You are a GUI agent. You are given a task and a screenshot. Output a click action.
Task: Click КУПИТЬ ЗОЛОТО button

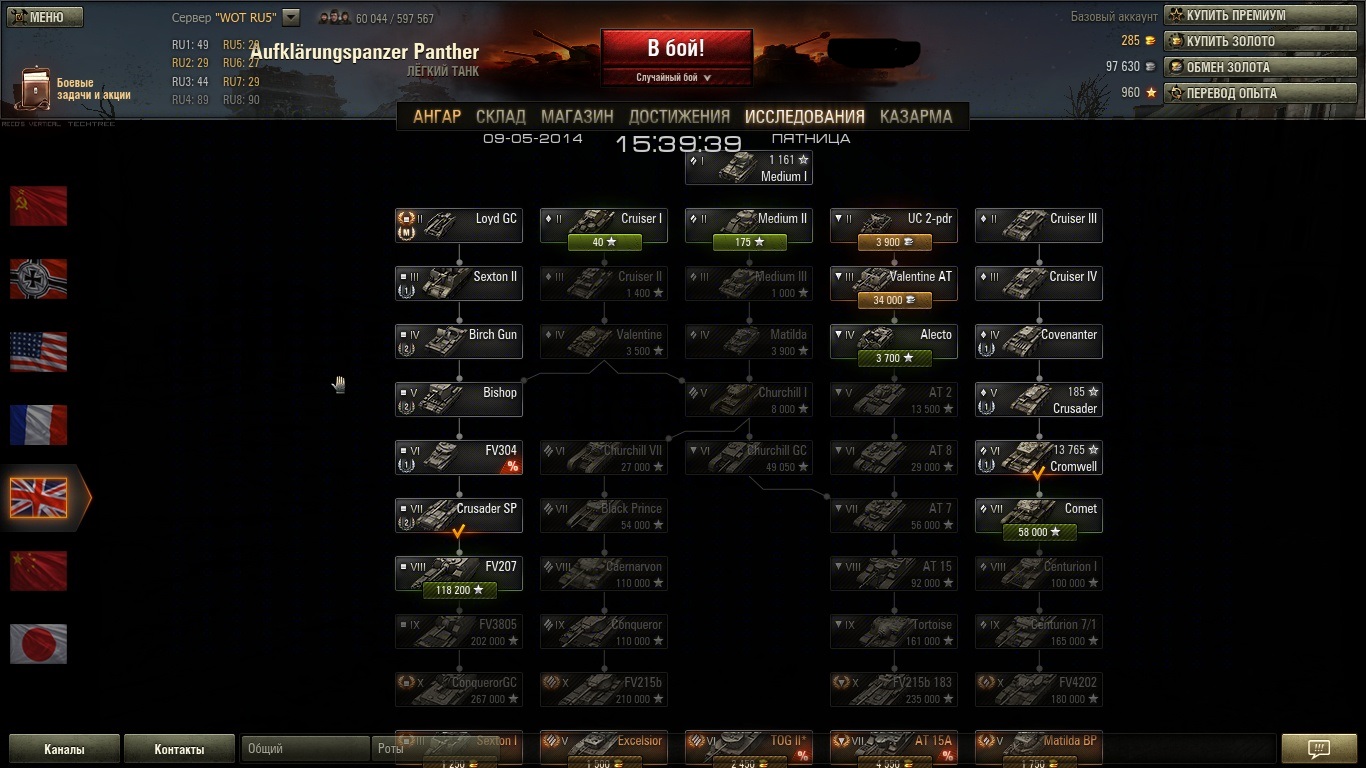coord(1260,42)
